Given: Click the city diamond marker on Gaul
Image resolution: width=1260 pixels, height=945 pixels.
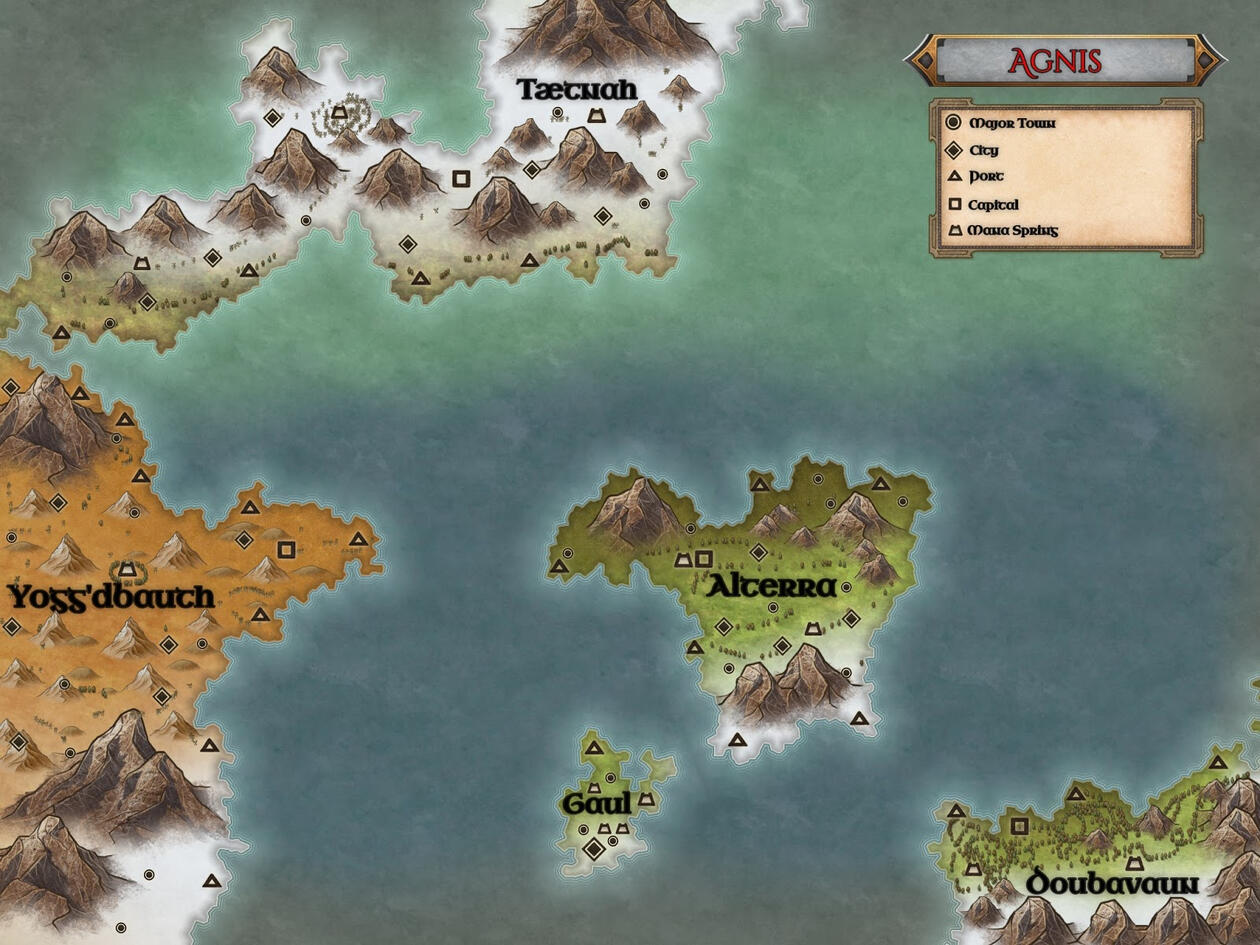Looking at the screenshot, I should click(x=594, y=850).
